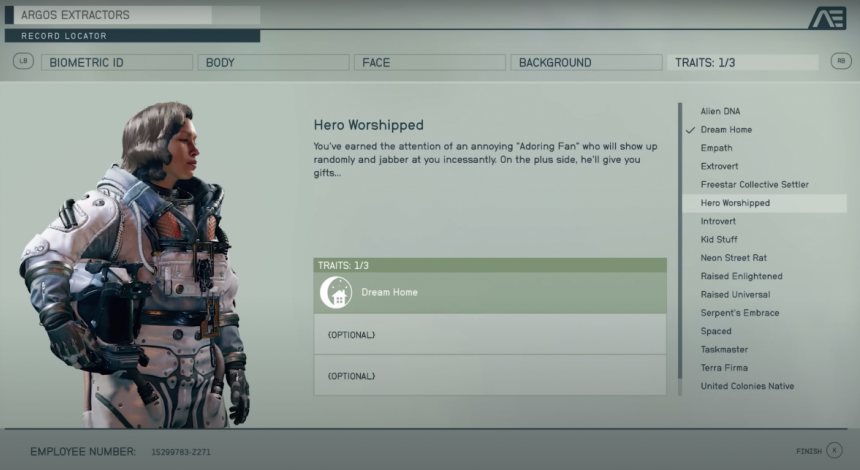Select the Background tab
The height and width of the screenshot is (470, 860).
pyautogui.click(x=585, y=62)
